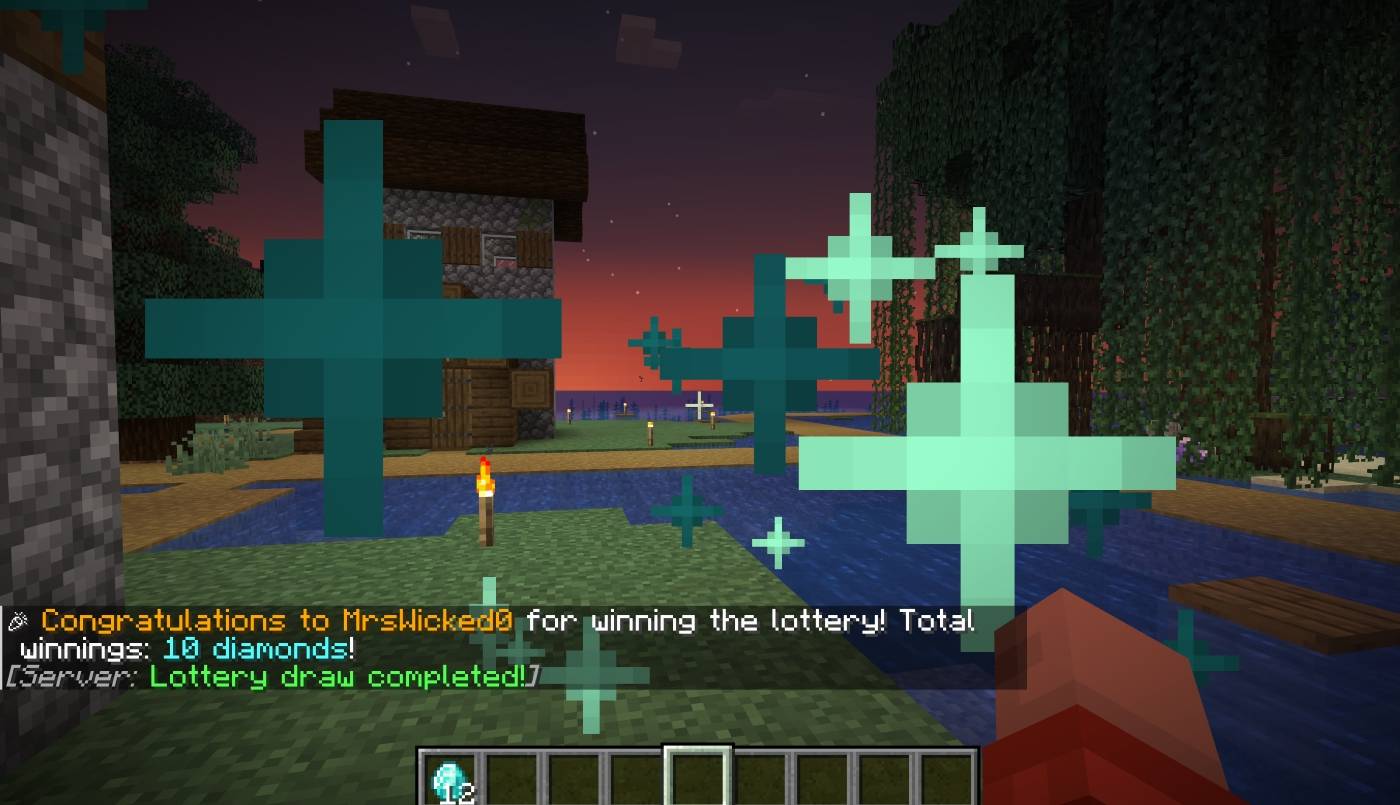Image resolution: width=1400 pixels, height=805 pixels.
Task: Click the bell icon beside the lottery announcement
Action: click(17, 620)
